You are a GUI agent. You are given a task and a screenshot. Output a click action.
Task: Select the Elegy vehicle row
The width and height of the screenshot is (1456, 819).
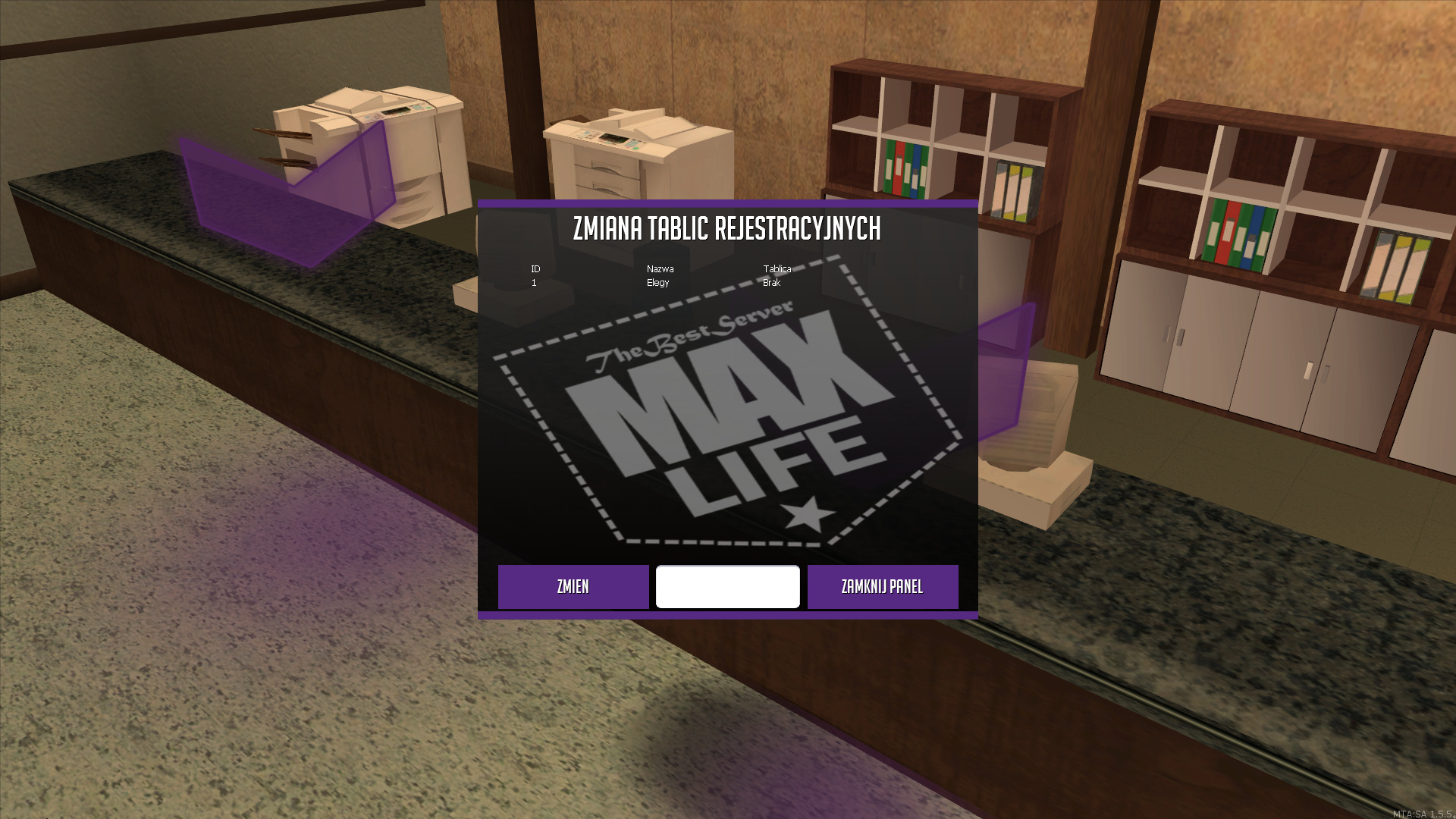pos(658,283)
